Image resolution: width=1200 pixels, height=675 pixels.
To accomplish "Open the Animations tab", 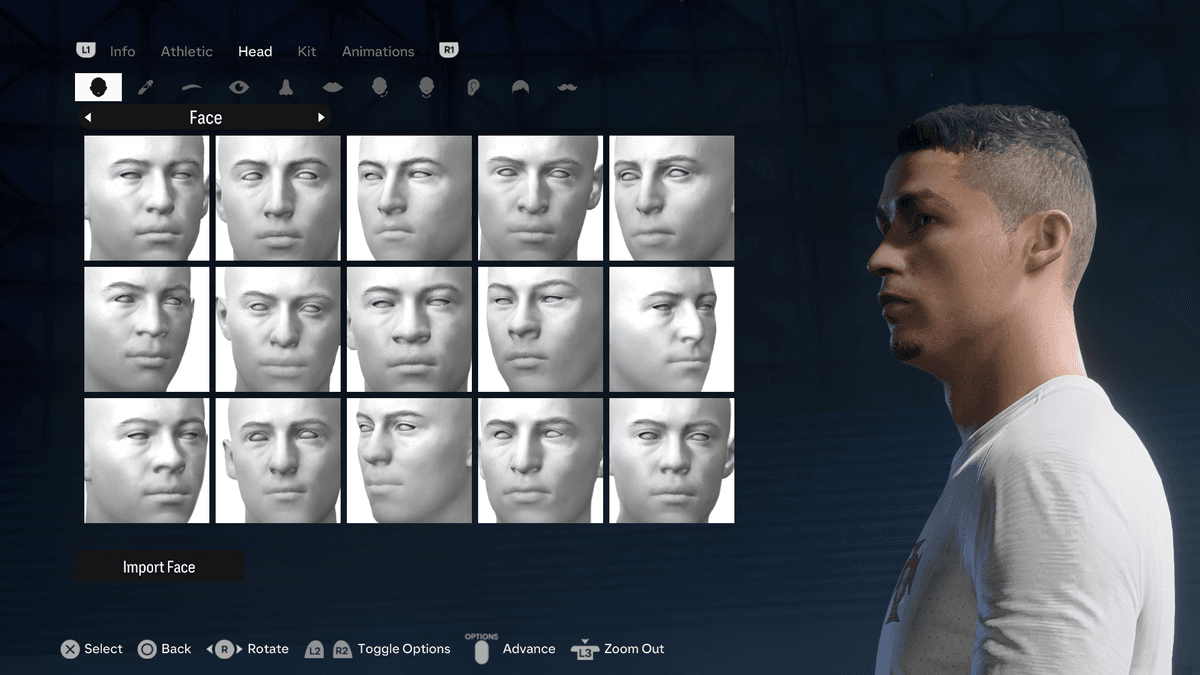I will 378,51.
